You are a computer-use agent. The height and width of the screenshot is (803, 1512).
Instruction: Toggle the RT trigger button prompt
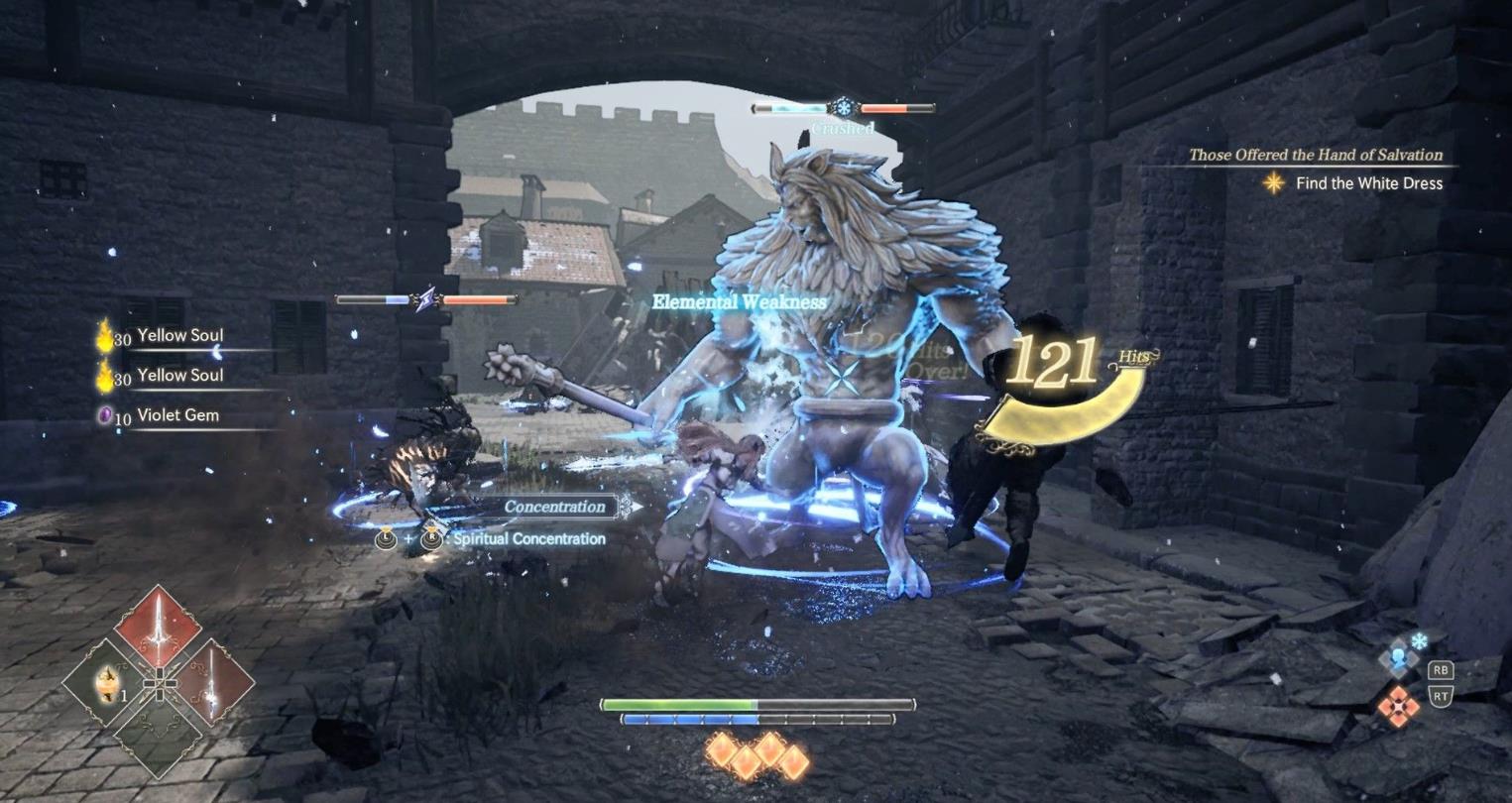1442,695
